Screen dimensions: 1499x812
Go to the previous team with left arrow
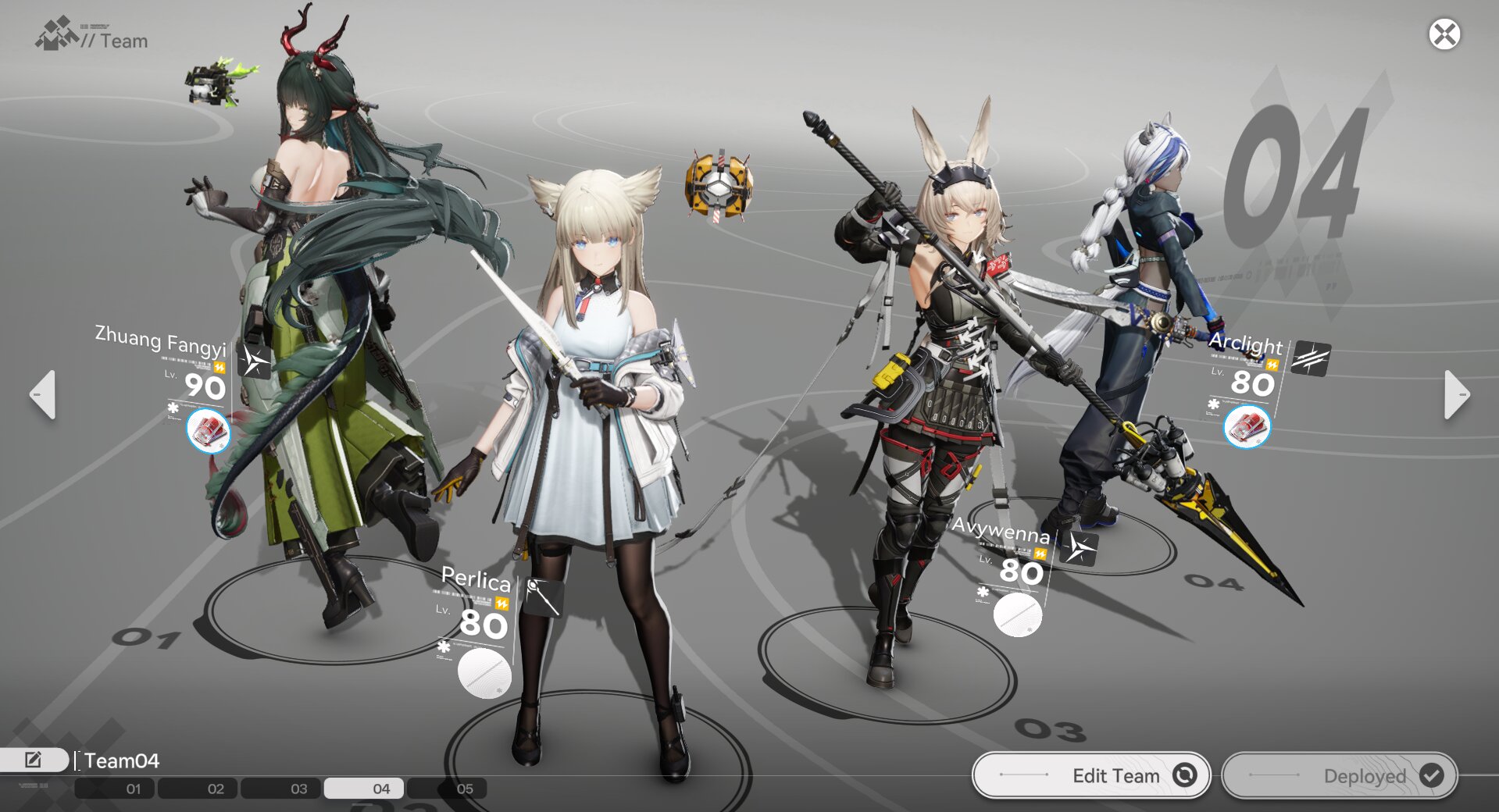43,394
